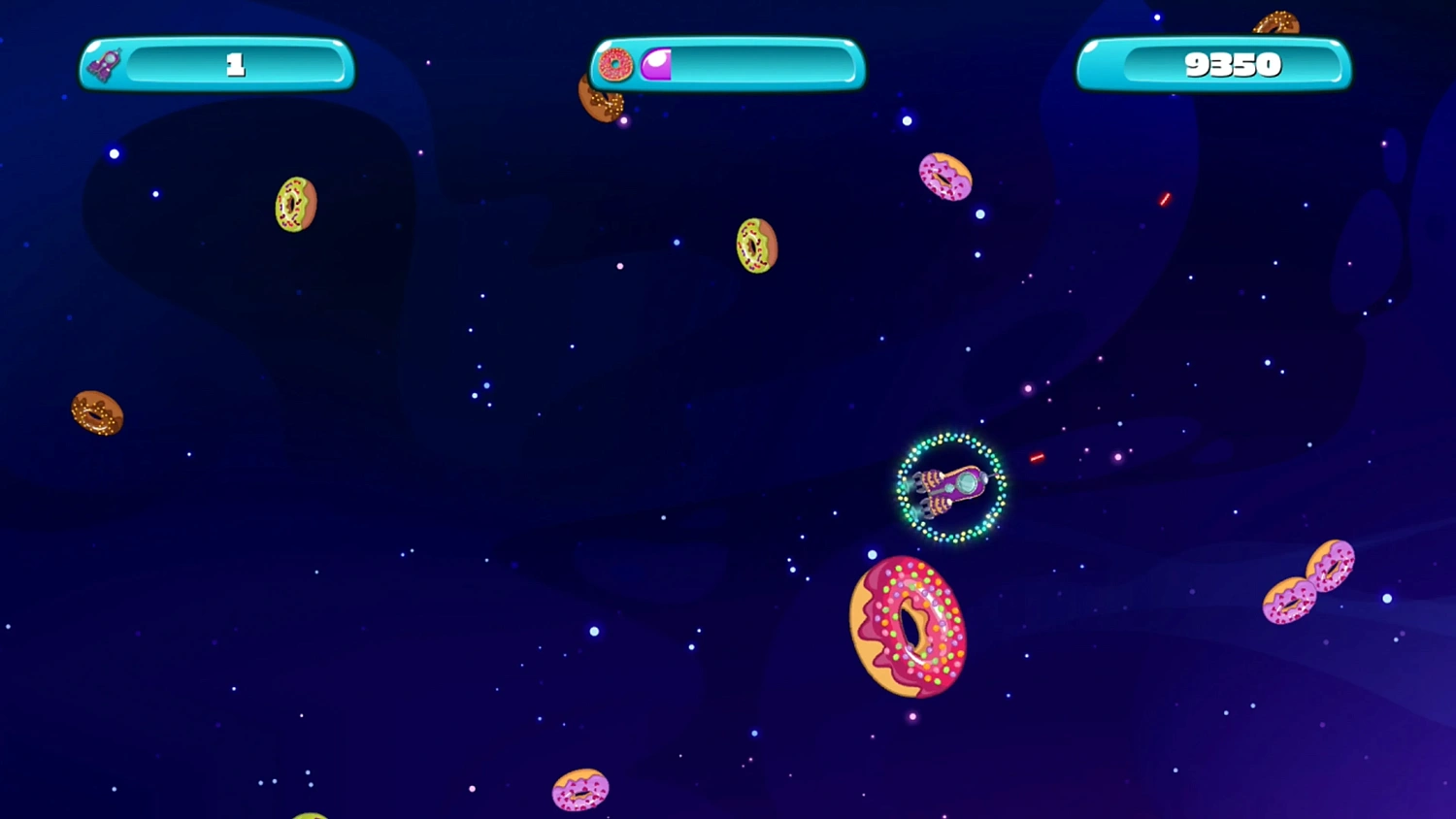
Task: Click the upper purple donut on the right edge
Action: click(1331, 568)
